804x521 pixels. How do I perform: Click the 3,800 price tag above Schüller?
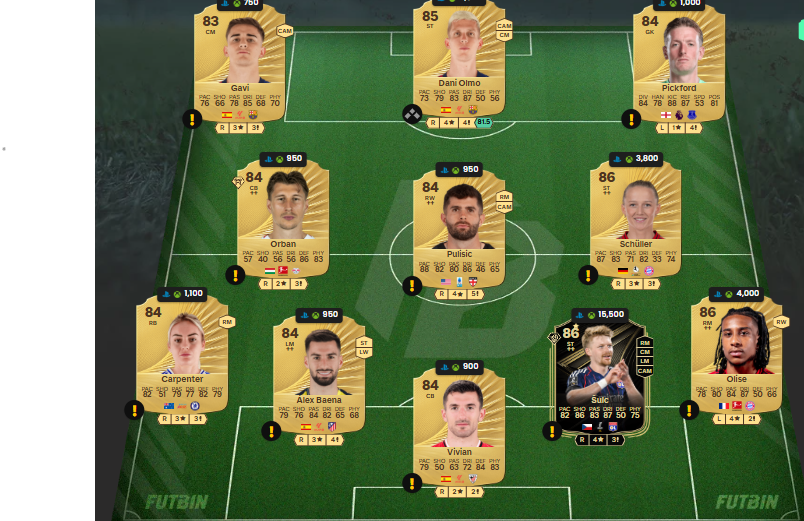[640, 158]
